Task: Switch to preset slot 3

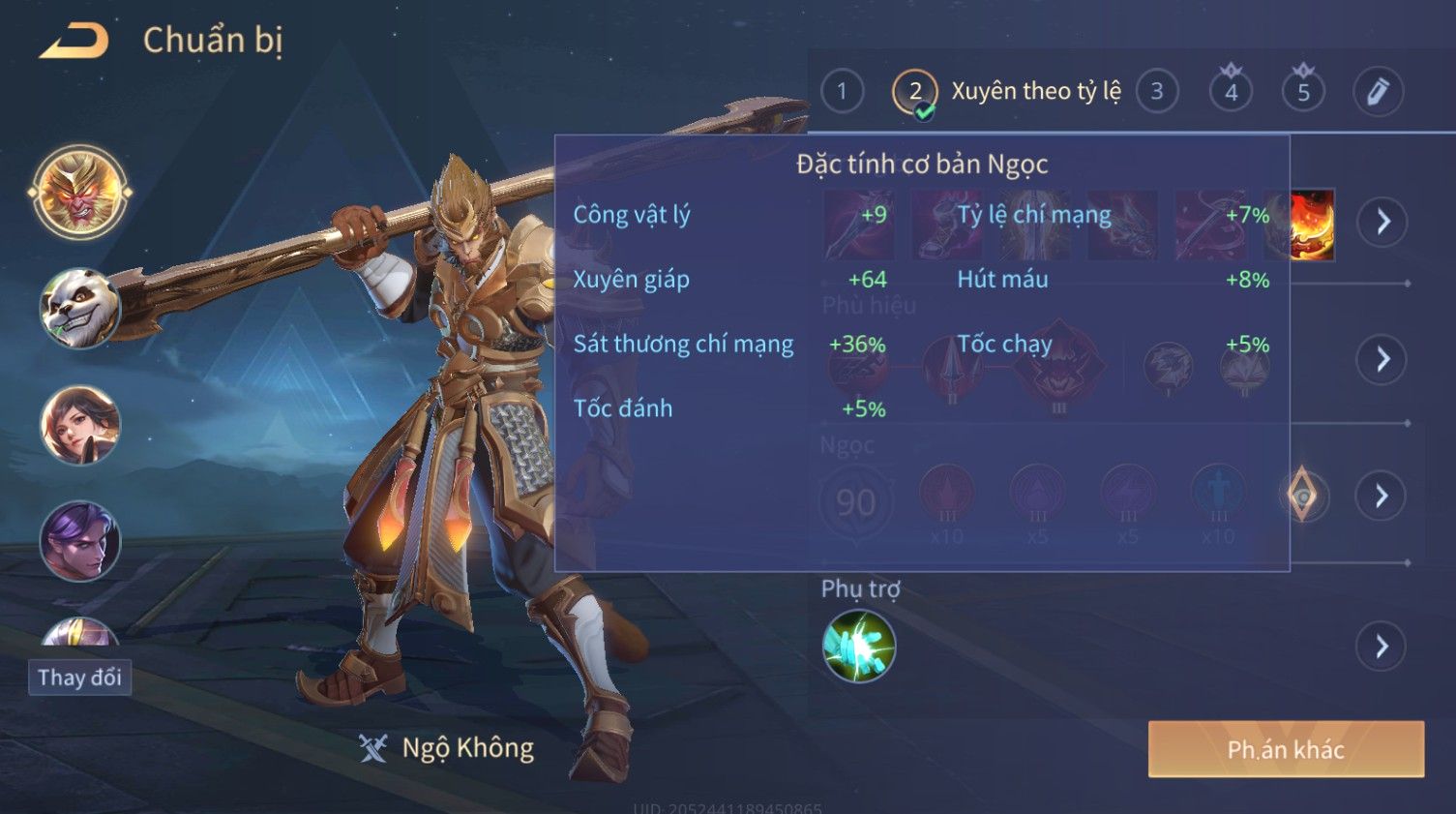Action: click(1156, 92)
